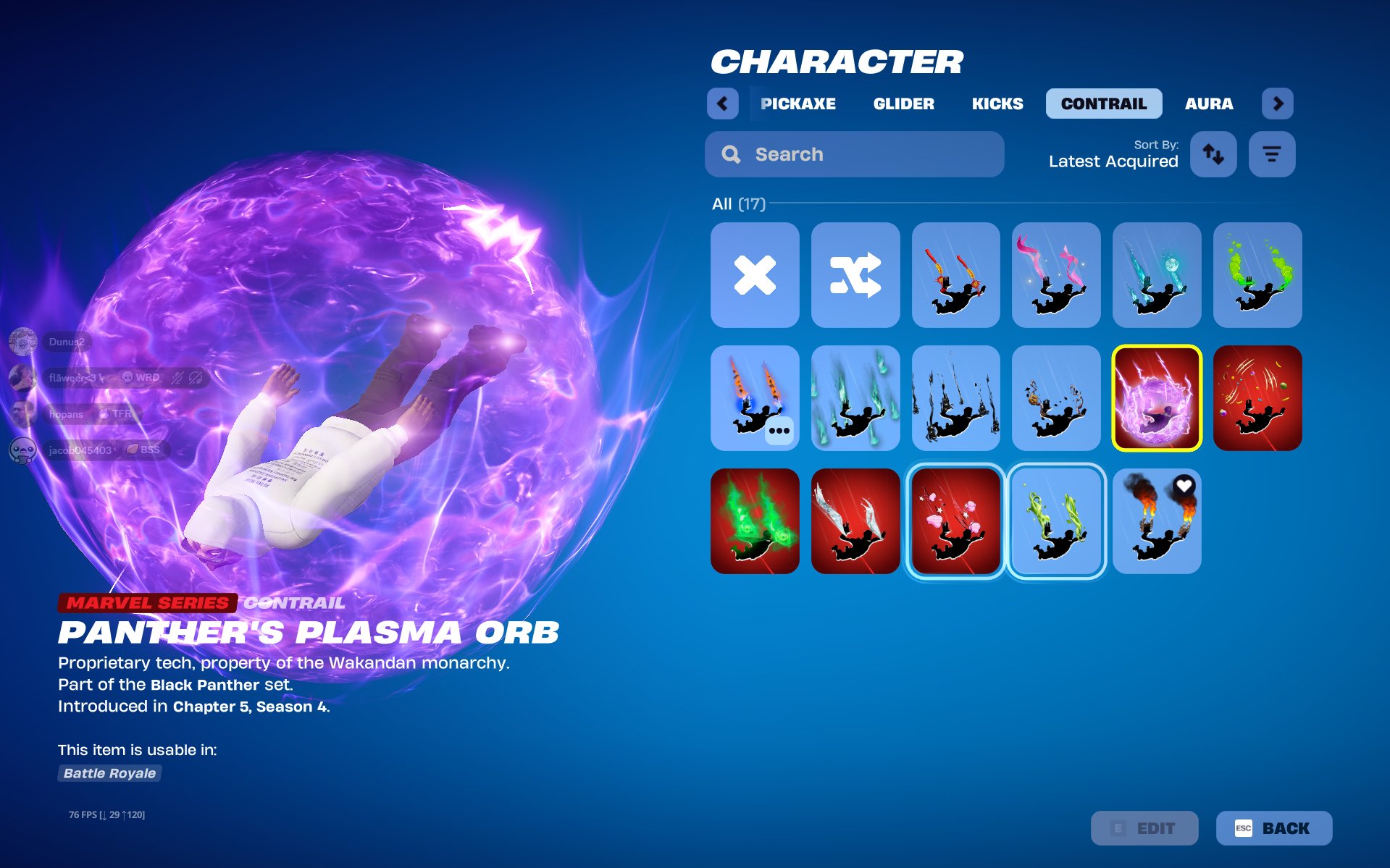Image resolution: width=1390 pixels, height=868 pixels.
Task: Open the AURA category
Action: [x=1208, y=104]
